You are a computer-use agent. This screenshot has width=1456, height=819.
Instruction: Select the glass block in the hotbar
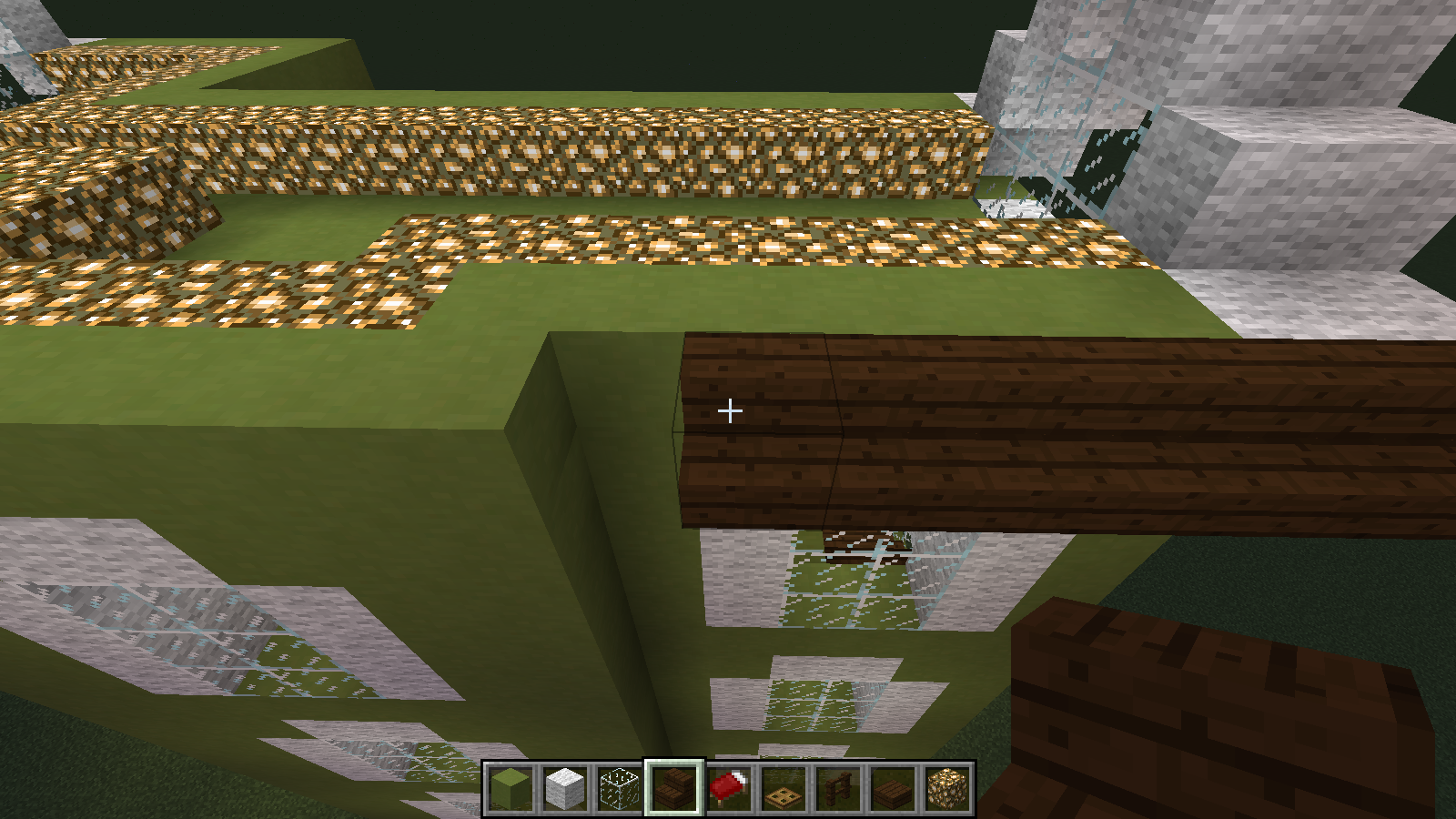(x=622, y=790)
